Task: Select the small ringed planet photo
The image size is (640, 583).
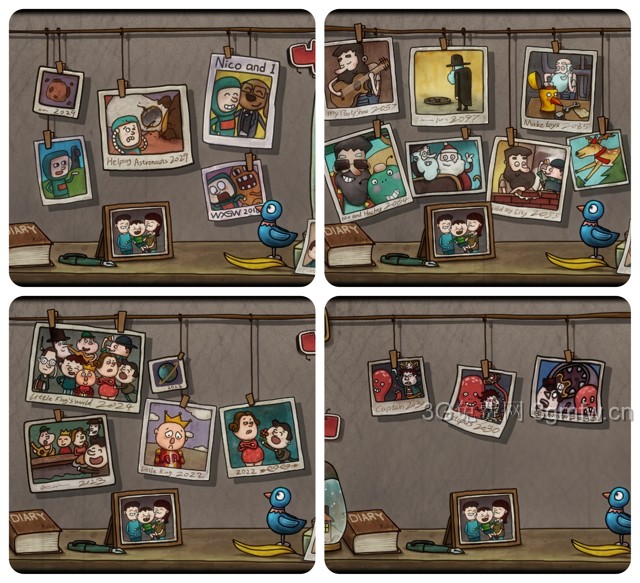Action: click(167, 375)
